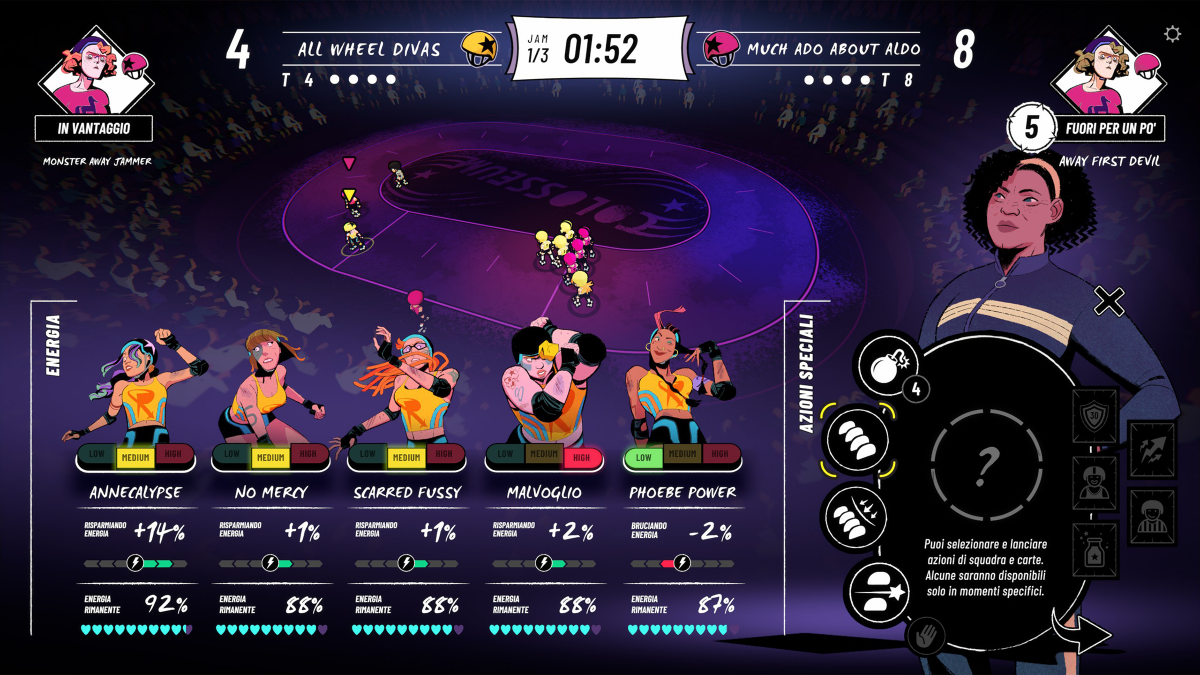Pick the shield 30 card
The width and height of the screenshot is (1200, 675).
point(1093,416)
